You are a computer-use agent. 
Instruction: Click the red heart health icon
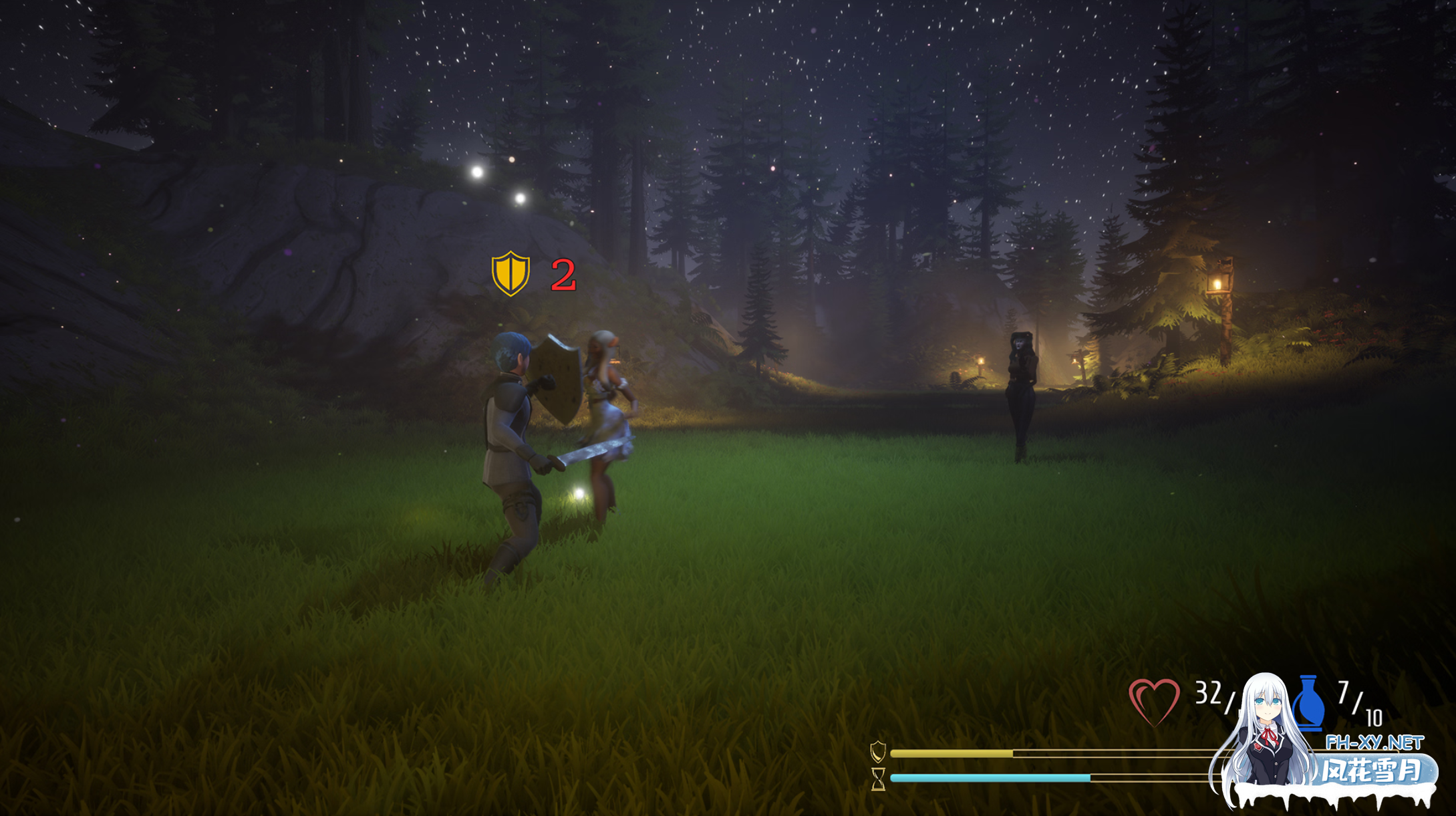[x=1154, y=701]
